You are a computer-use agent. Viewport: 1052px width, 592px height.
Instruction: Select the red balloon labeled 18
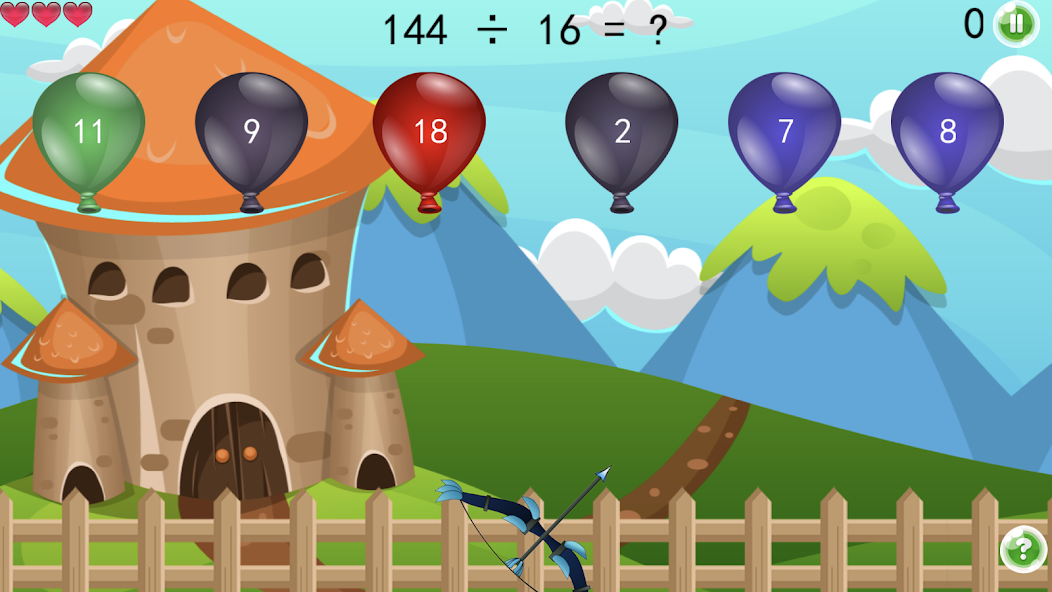(x=429, y=130)
